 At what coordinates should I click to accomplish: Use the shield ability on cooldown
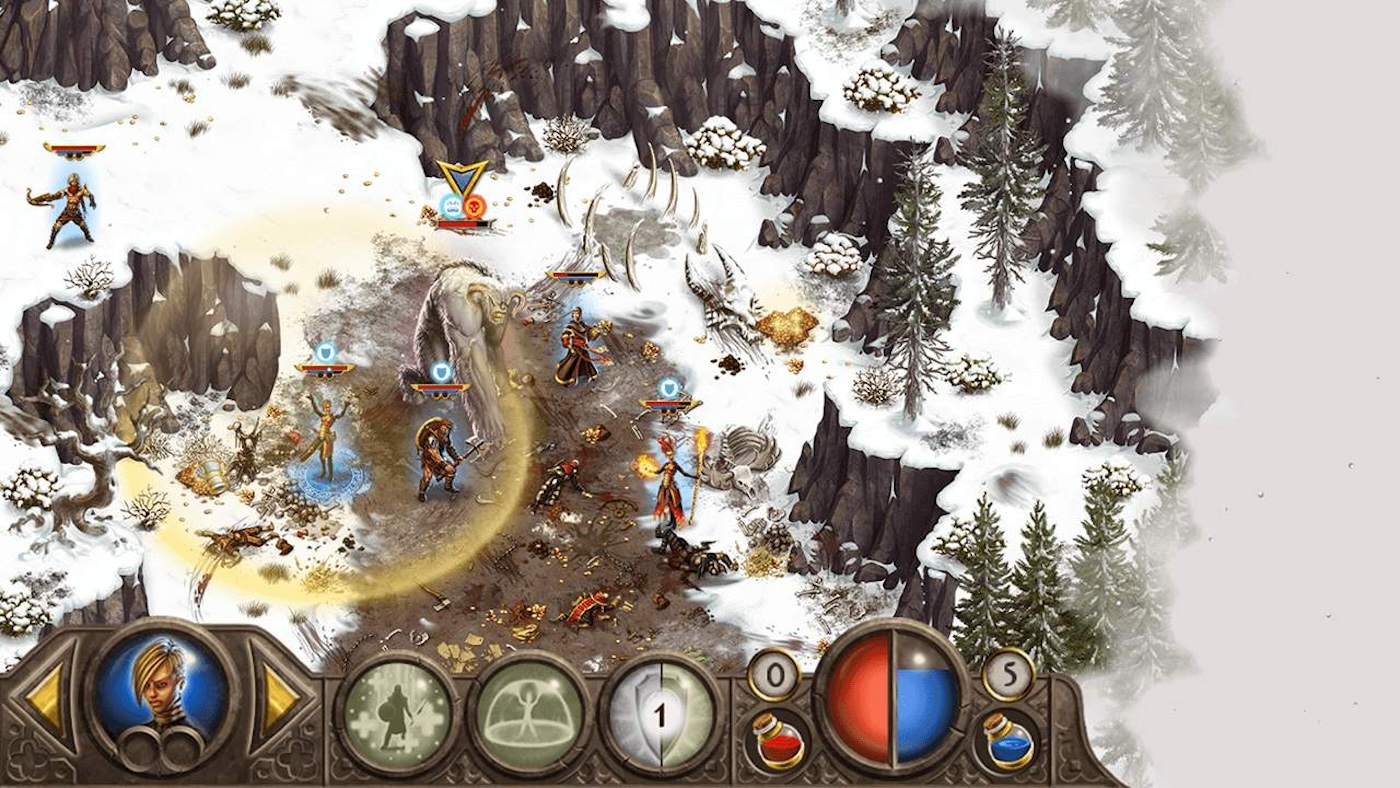(x=660, y=713)
